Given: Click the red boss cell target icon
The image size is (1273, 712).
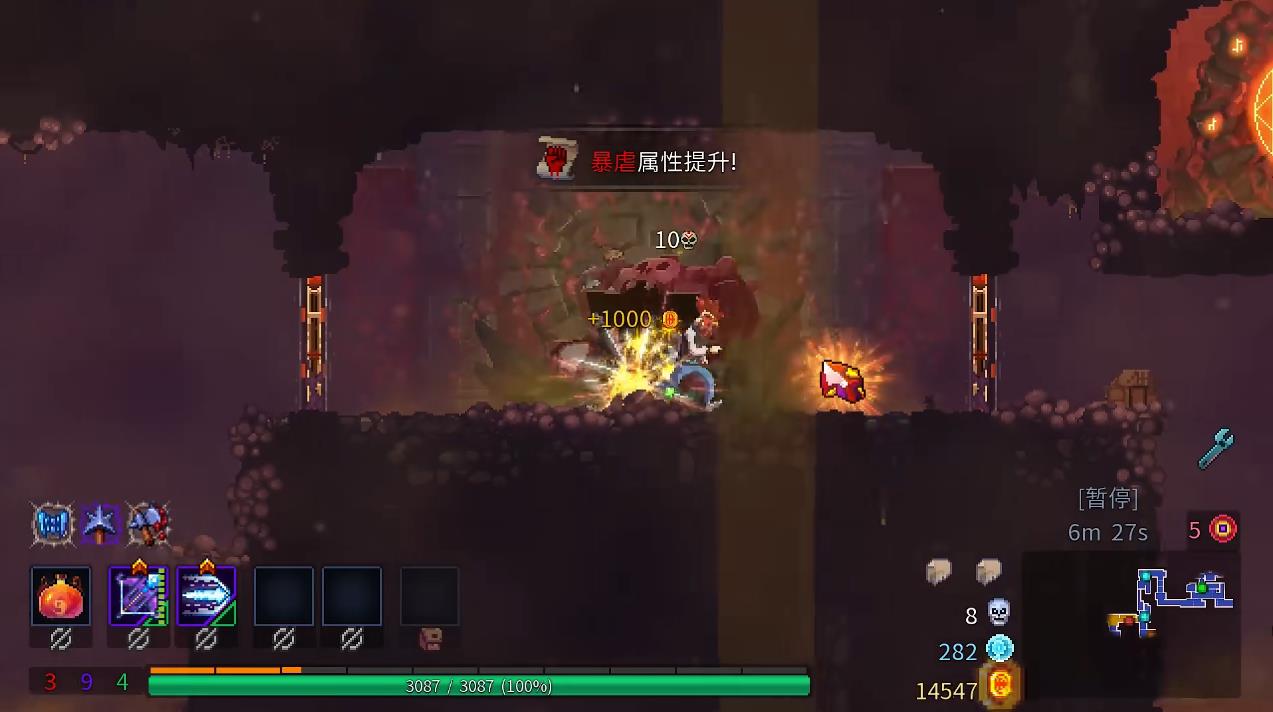Looking at the screenshot, I should point(1223,529).
